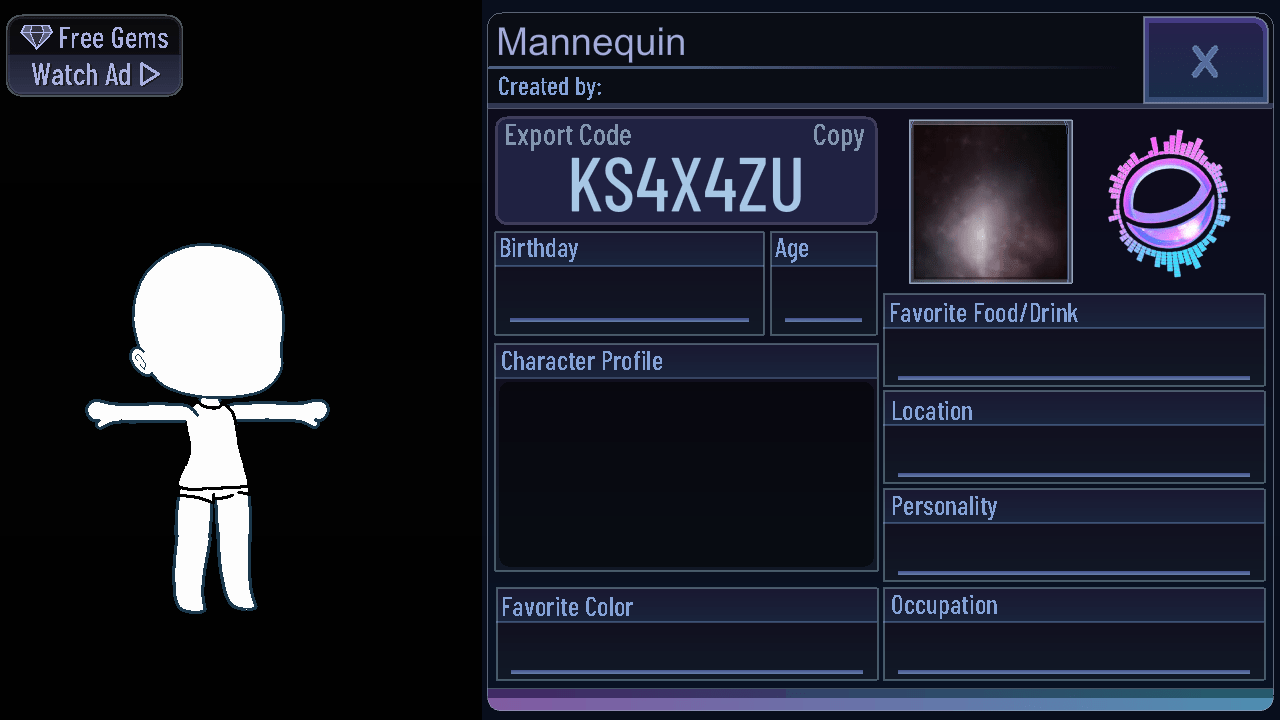Image resolution: width=1280 pixels, height=720 pixels.
Task: Edit the Personality text field
Action: click(1073, 550)
